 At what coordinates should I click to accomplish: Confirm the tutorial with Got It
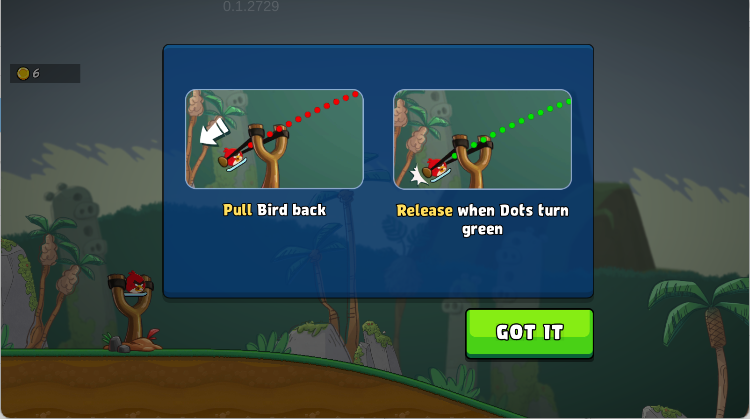click(x=529, y=333)
